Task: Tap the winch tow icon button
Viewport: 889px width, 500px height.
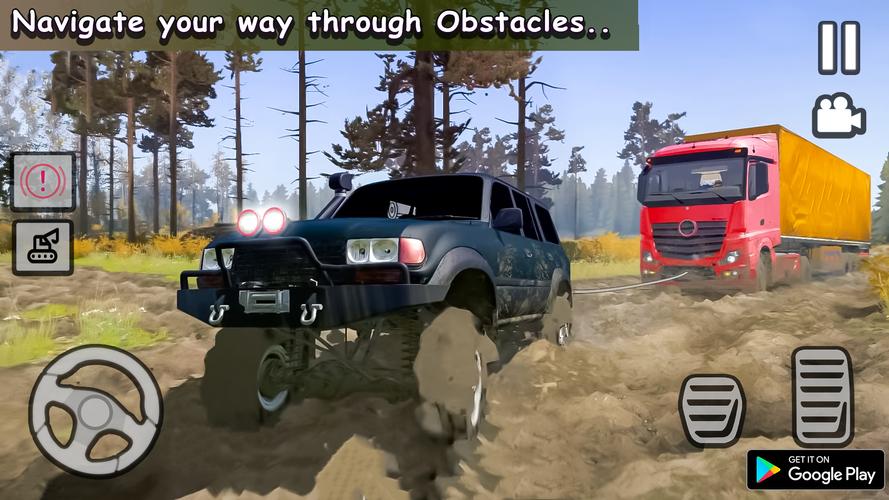Action: click(x=43, y=247)
